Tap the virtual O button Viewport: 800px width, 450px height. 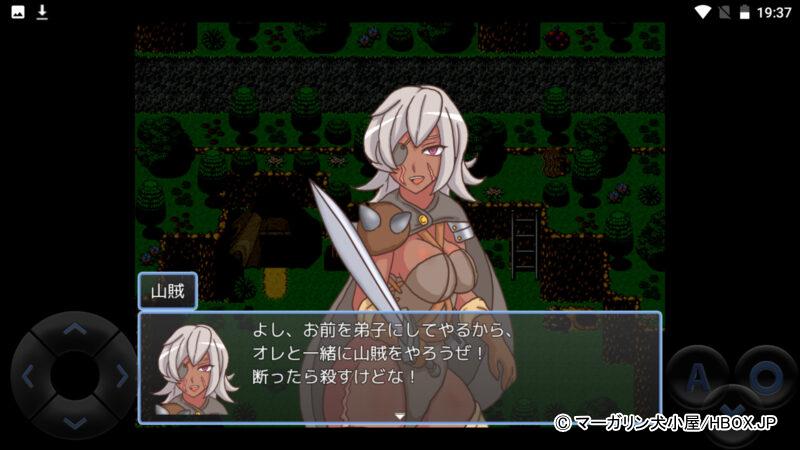click(765, 376)
